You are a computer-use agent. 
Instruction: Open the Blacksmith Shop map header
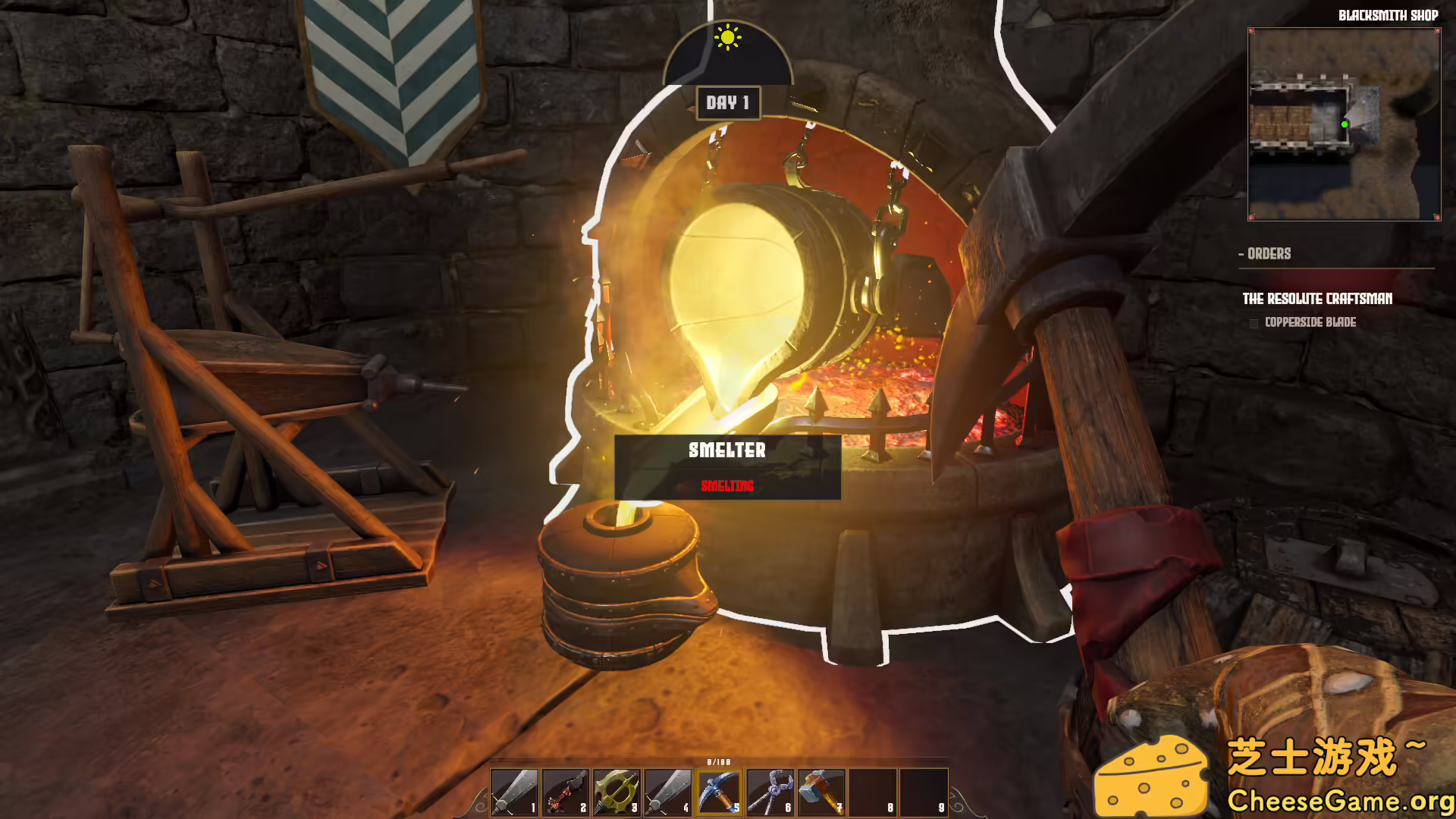click(x=1388, y=15)
